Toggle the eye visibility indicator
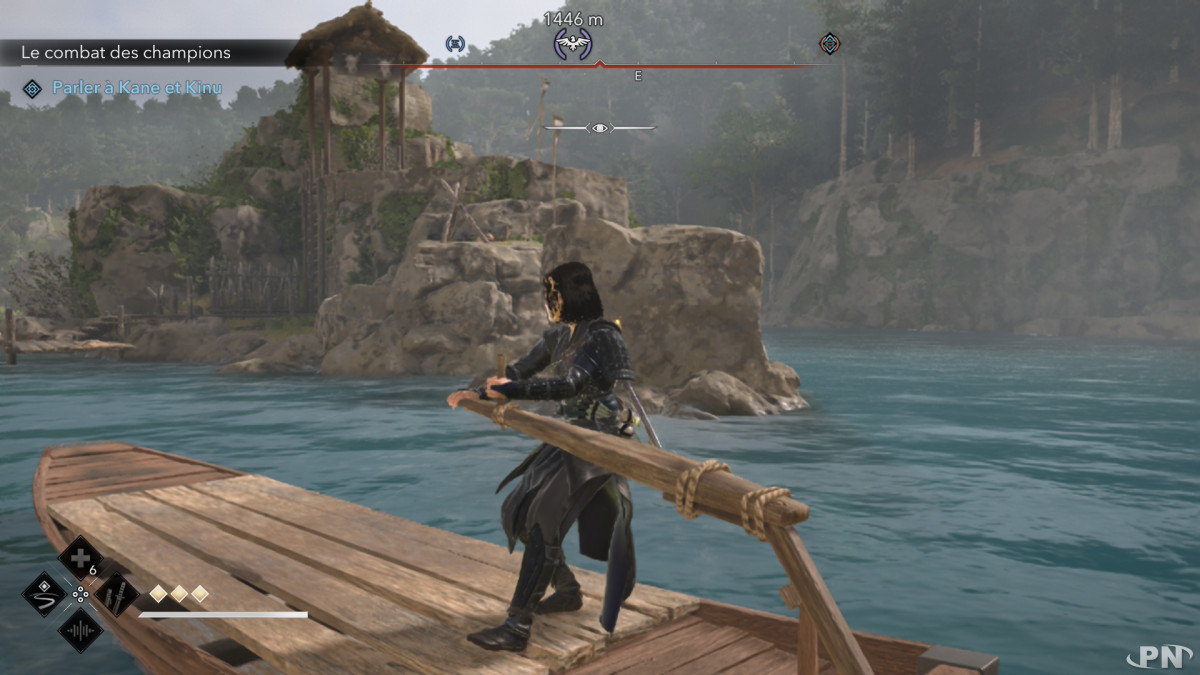The width and height of the screenshot is (1200, 675). tap(599, 128)
